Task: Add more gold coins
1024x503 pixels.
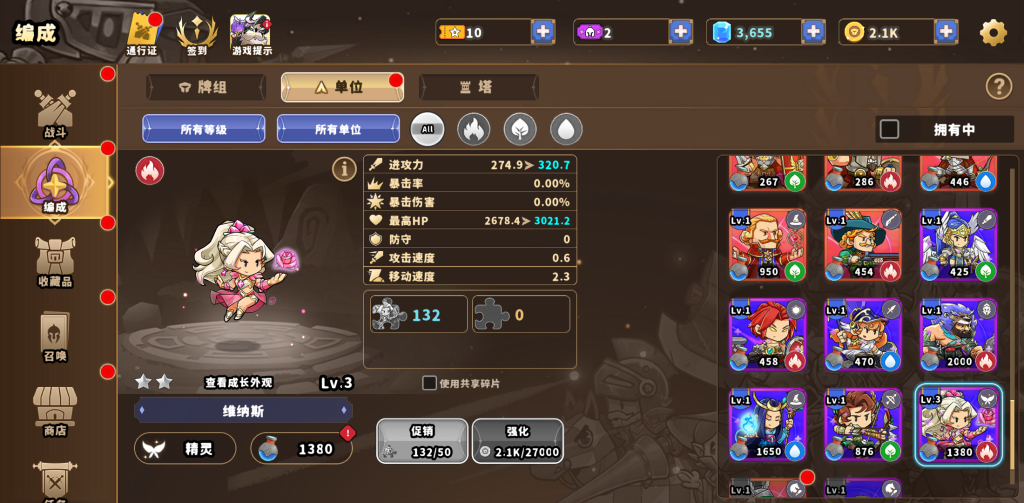Action: pos(946,32)
